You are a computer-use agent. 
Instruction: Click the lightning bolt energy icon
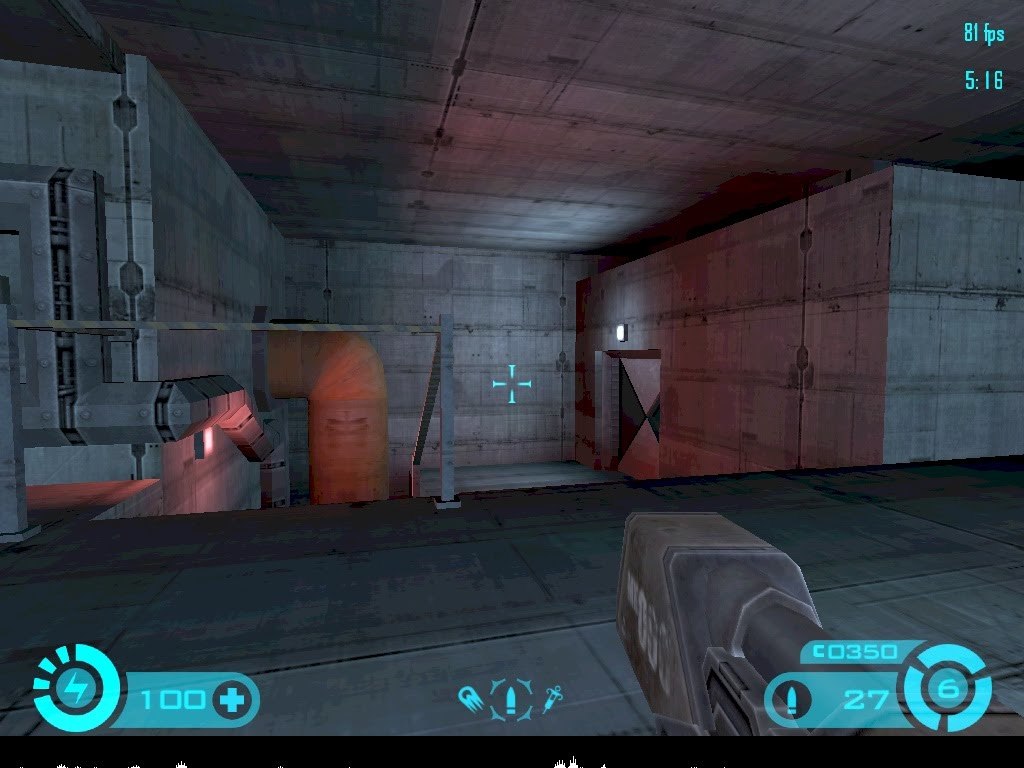(76, 689)
